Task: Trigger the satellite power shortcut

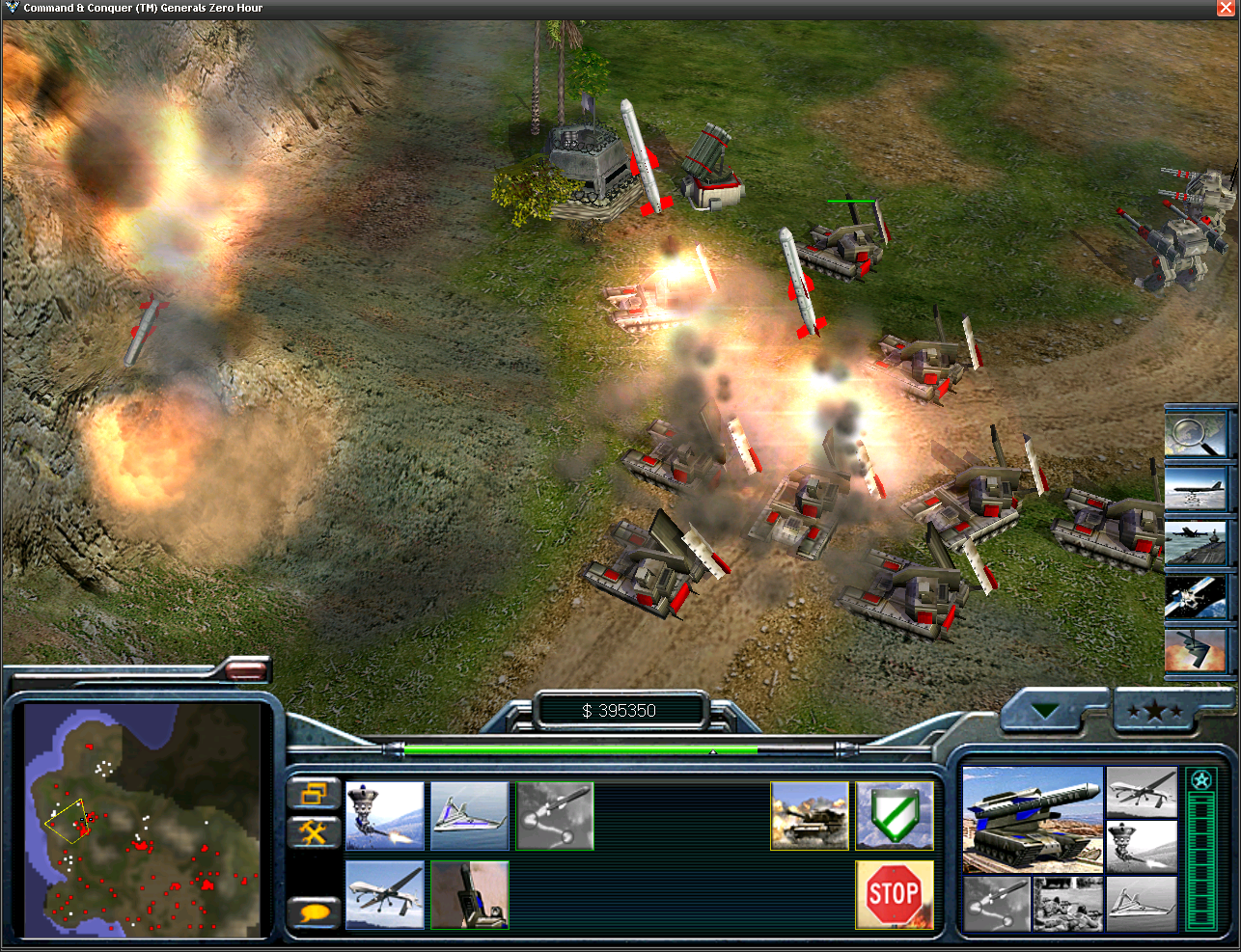Action: pyautogui.click(x=1196, y=597)
